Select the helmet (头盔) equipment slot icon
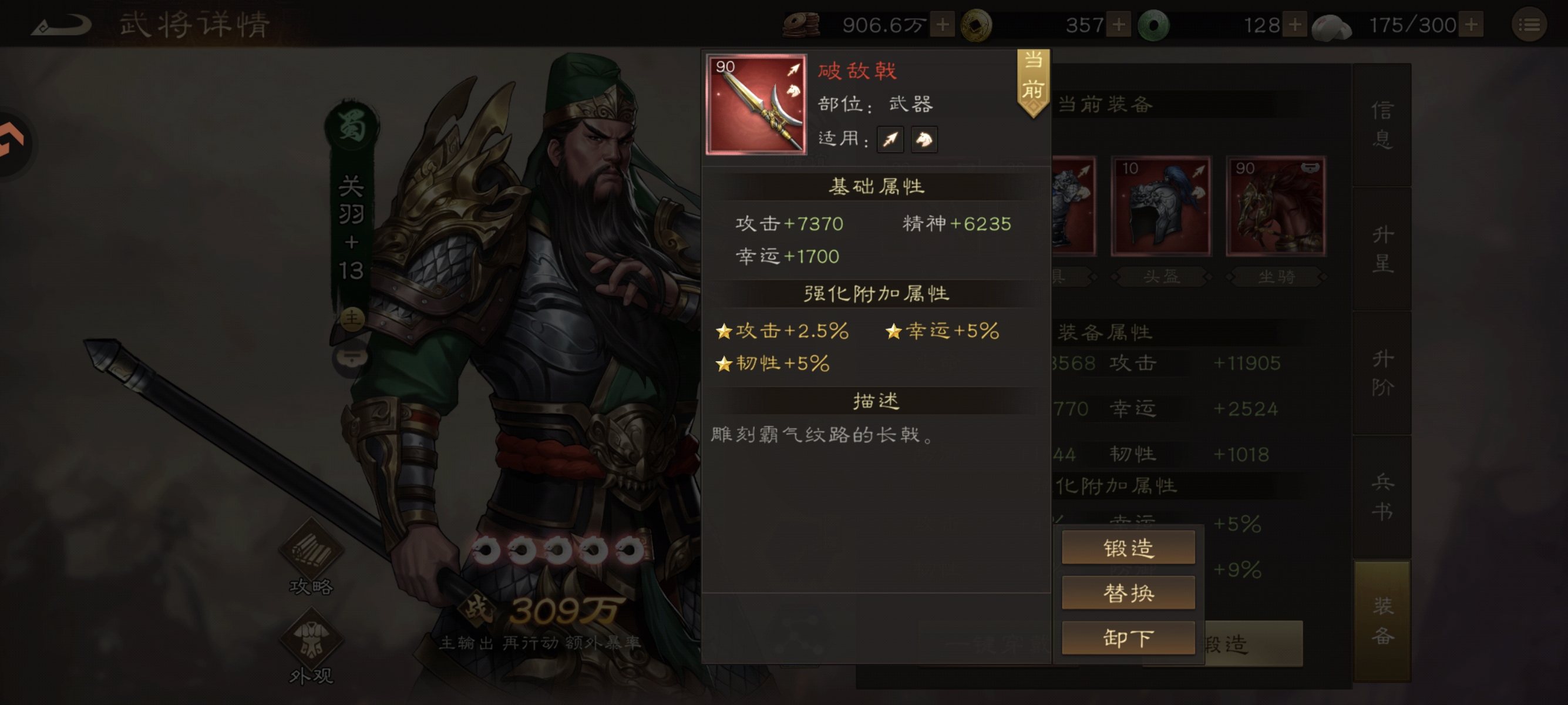 1161,206
